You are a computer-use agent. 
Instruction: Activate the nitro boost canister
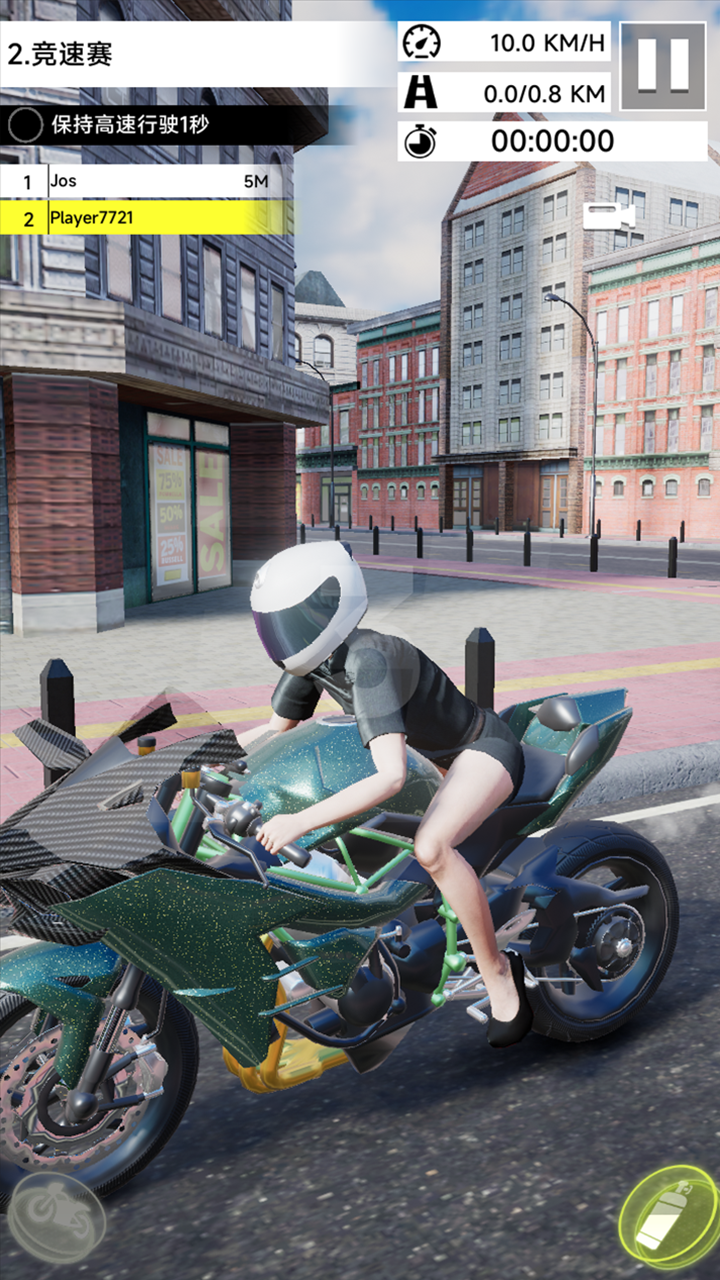668,1217
